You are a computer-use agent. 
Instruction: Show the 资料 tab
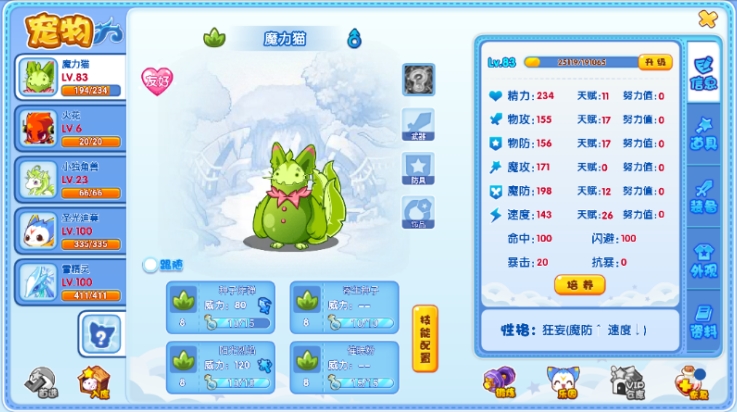coord(703,322)
